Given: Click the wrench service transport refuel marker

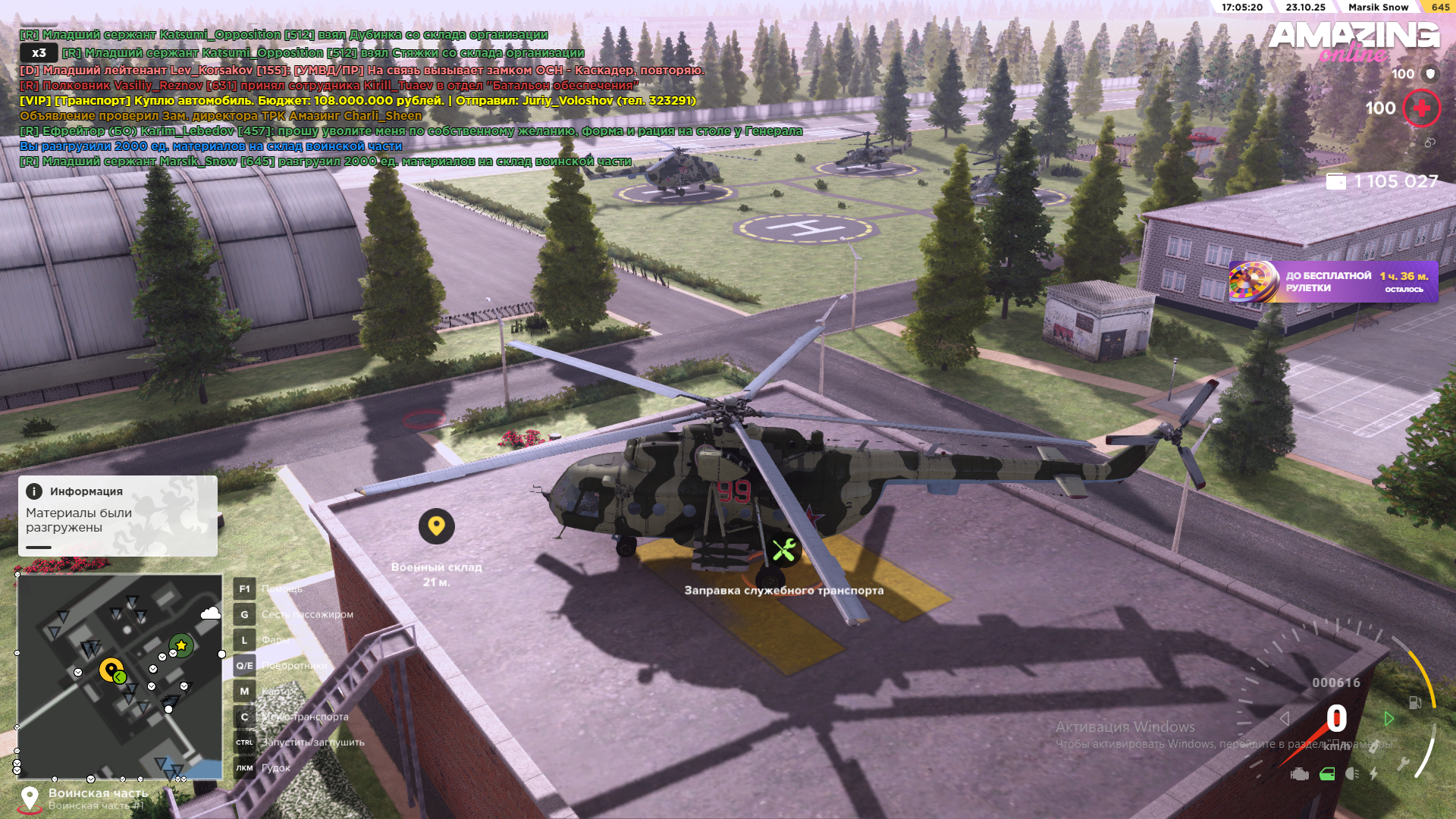Looking at the screenshot, I should coord(784,550).
